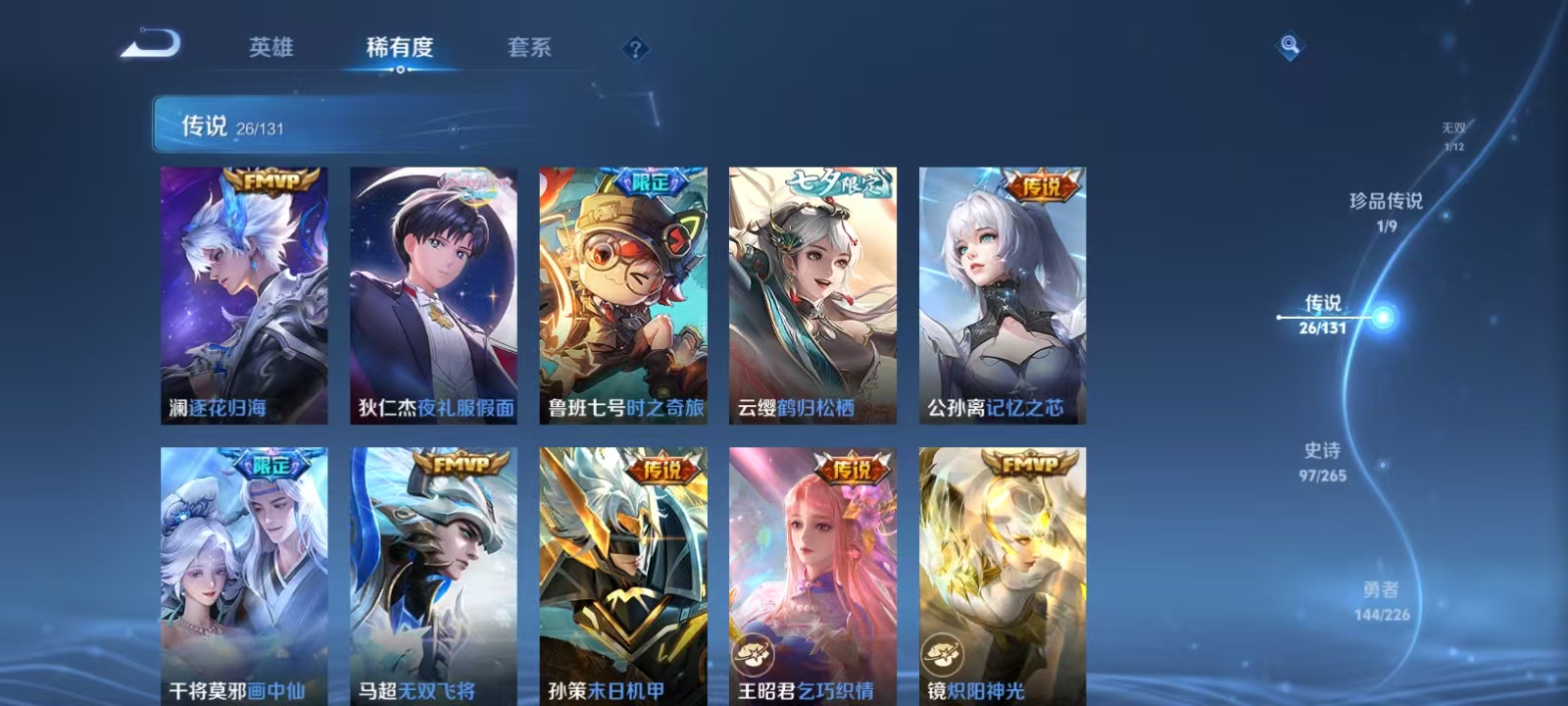Select 勇者 144/226 rarity category

click(1384, 598)
